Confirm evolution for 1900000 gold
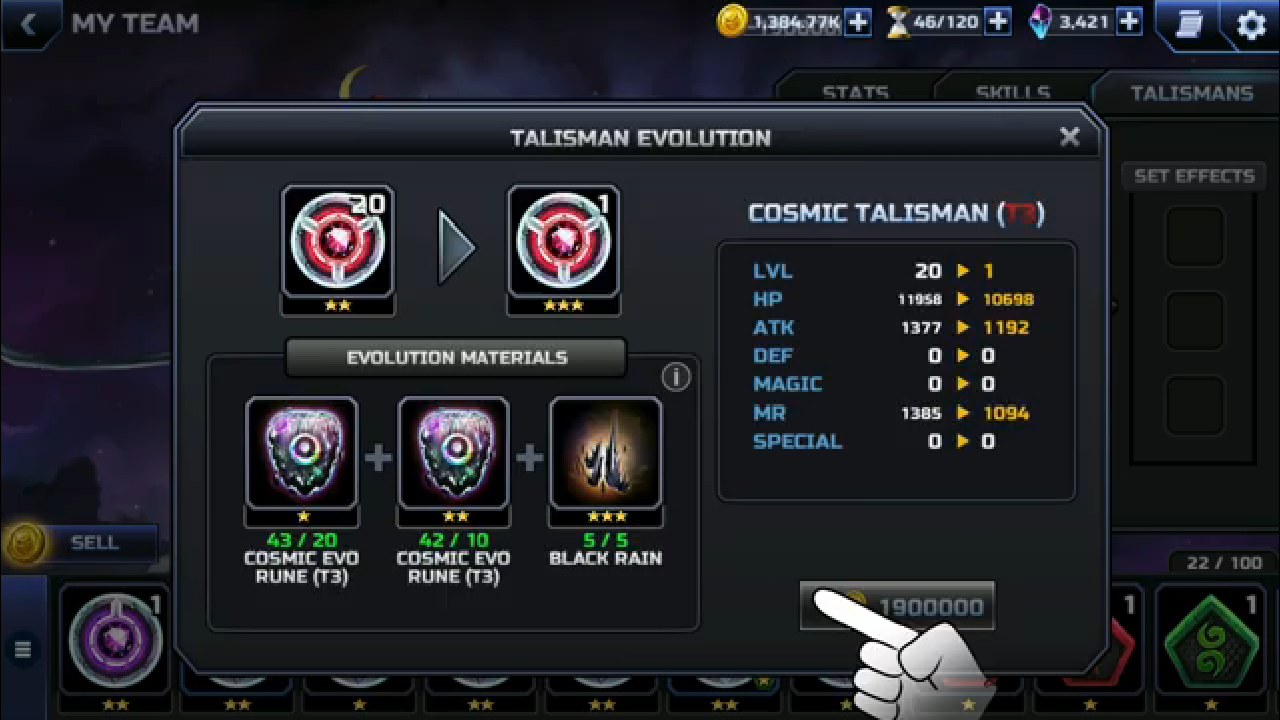The image size is (1280, 720). 897,606
